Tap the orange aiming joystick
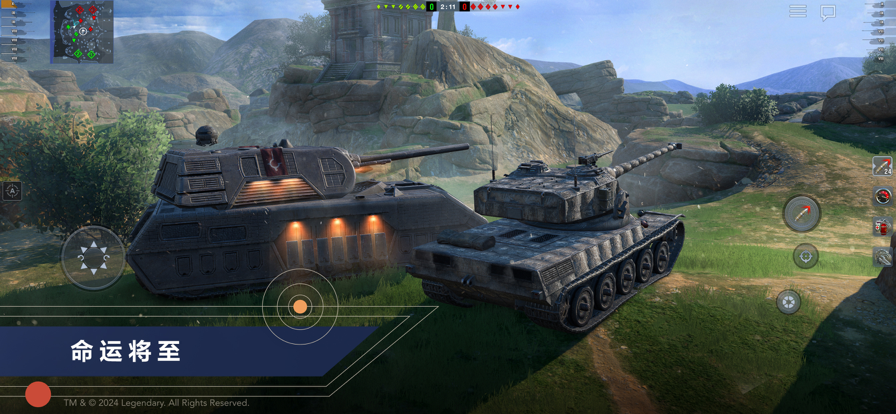896x414 pixels. (299, 306)
